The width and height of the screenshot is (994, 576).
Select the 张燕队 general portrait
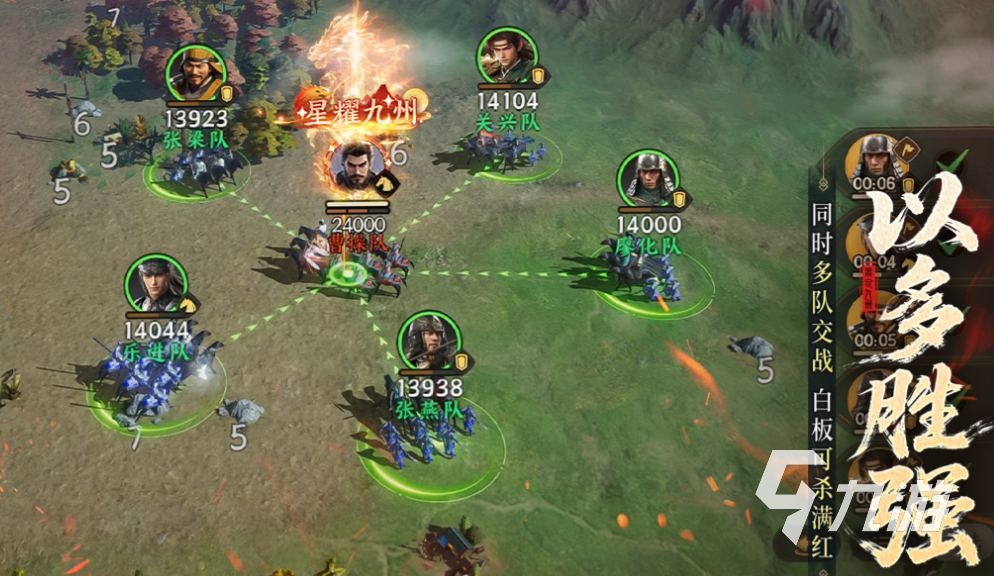coord(428,341)
